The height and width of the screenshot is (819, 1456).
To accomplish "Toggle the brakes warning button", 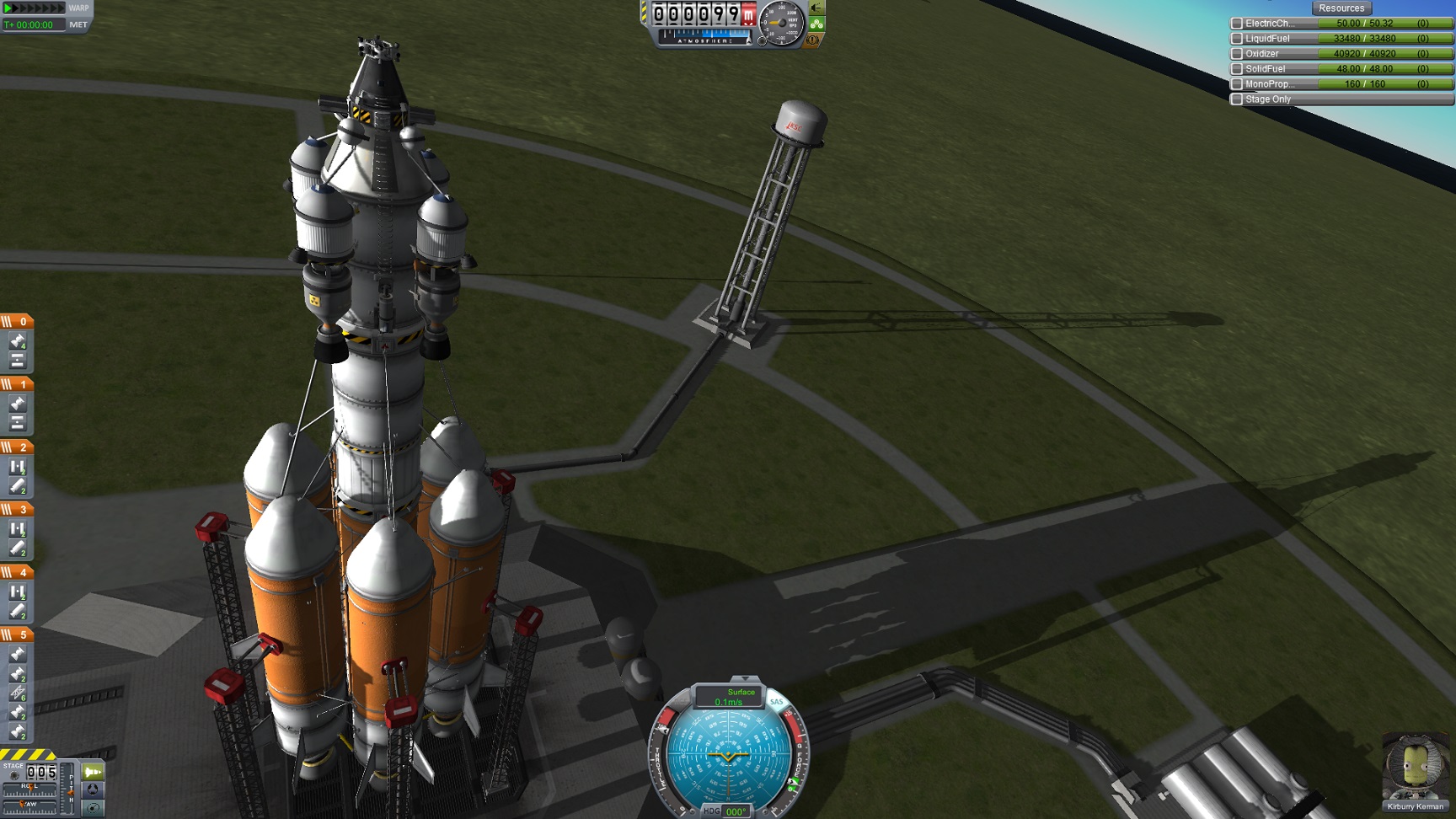I will pyautogui.click(x=813, y=40).
